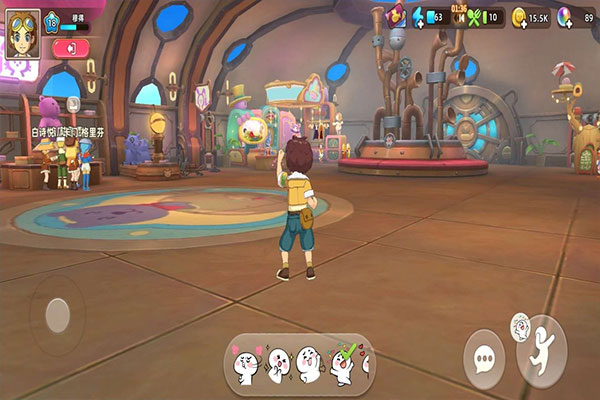The width and height of the screenshot is (600, 400).
Task: Open the purple duck card icon
Action: pos(396,15)
